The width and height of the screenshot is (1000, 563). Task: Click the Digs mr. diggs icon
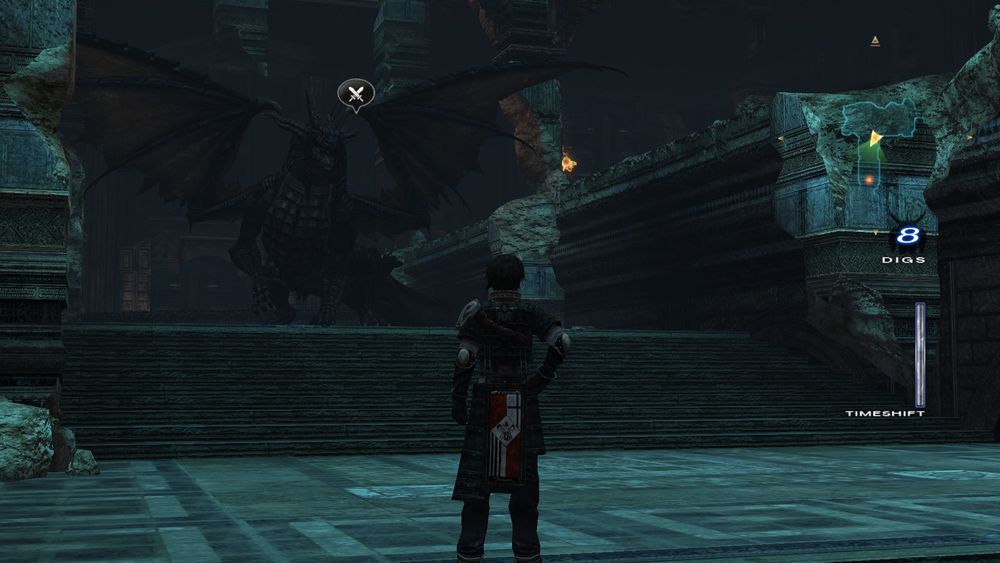[907, 237]
